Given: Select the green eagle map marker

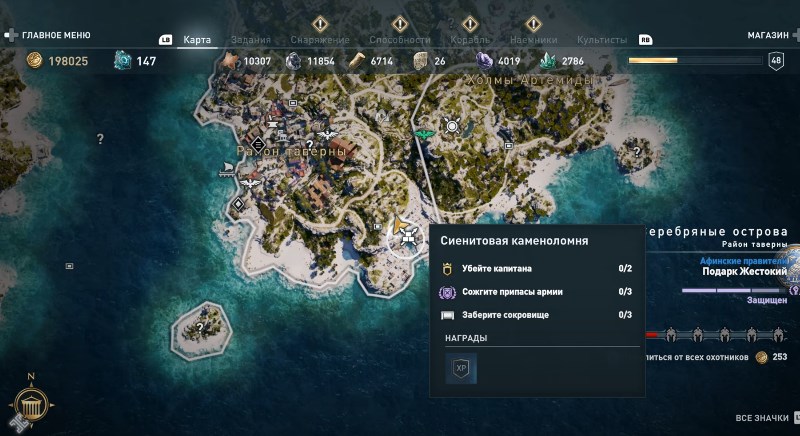Looking at the screenshot, I should 424,130.
